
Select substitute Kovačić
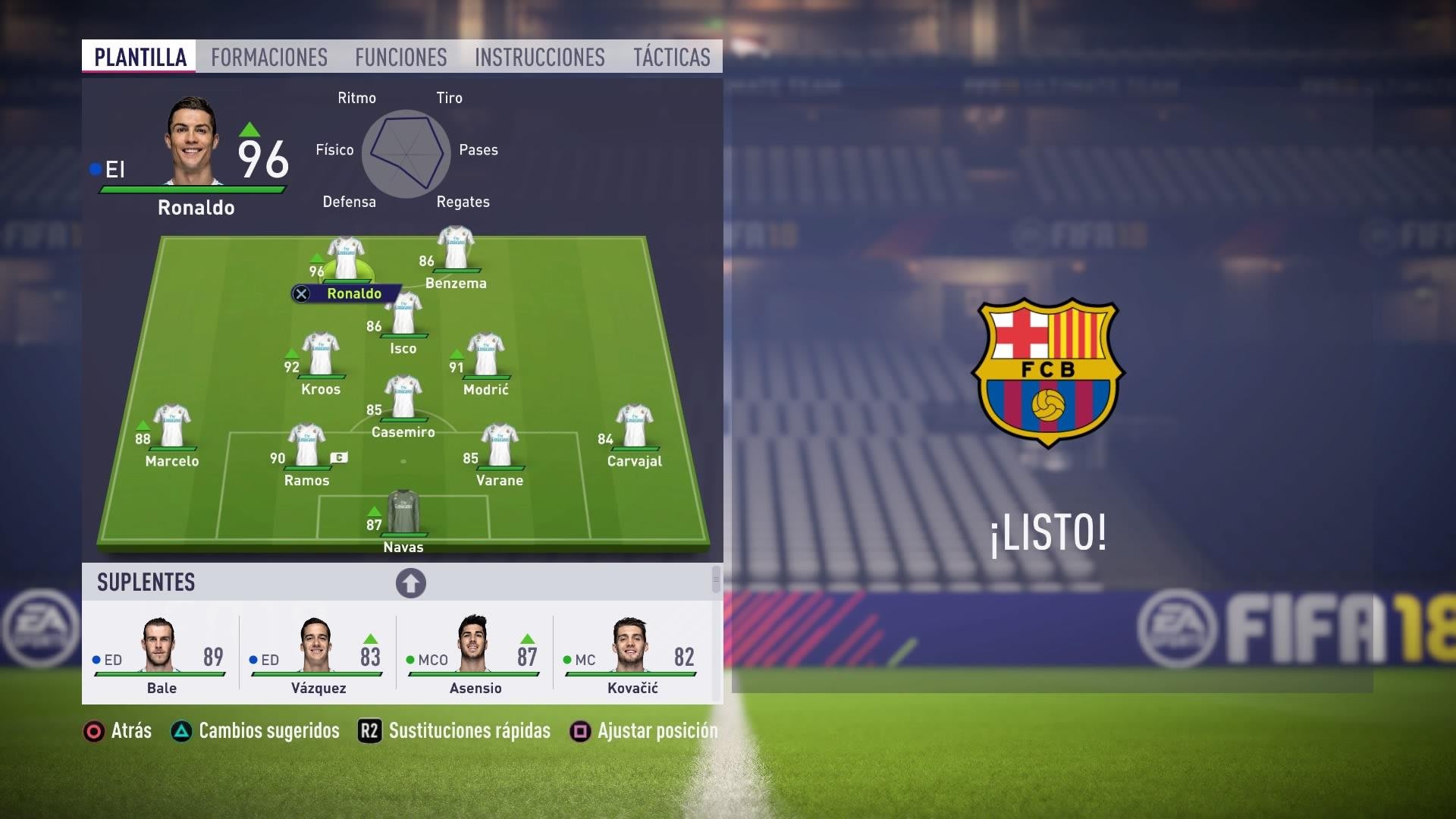(632, 654)
